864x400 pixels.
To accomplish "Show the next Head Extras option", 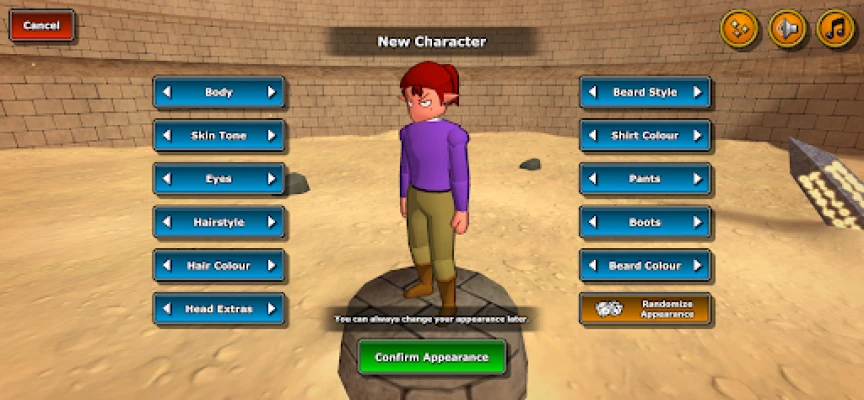I will 271,309.
